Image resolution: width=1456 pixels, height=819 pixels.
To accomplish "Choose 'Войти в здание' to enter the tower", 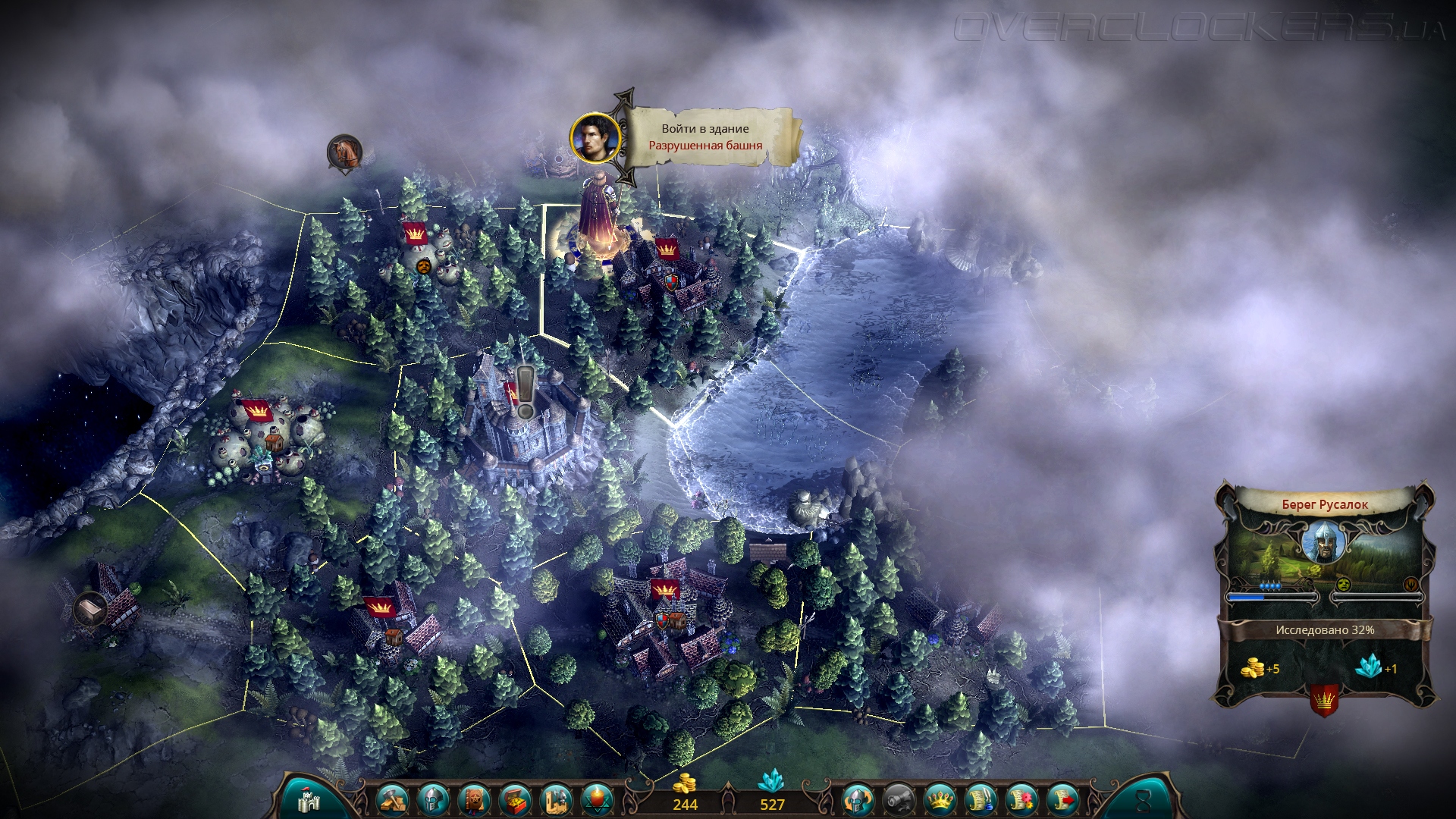I will tap(705, 129).
